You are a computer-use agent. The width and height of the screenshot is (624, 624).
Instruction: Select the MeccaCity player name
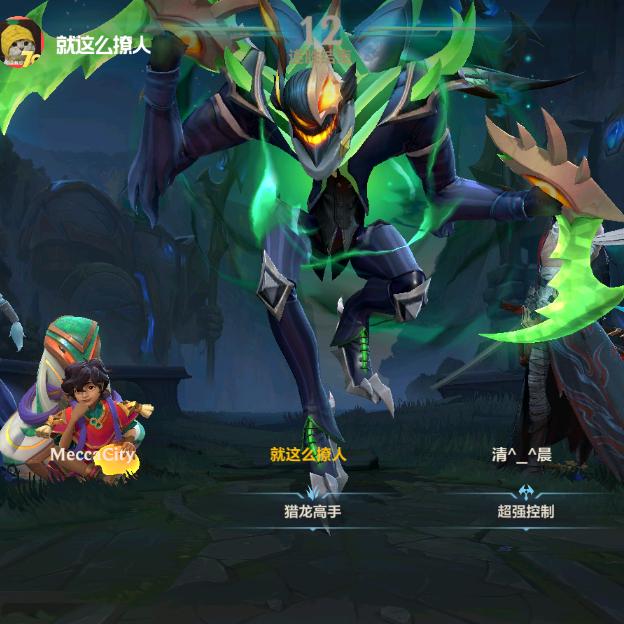coord(93,454)
